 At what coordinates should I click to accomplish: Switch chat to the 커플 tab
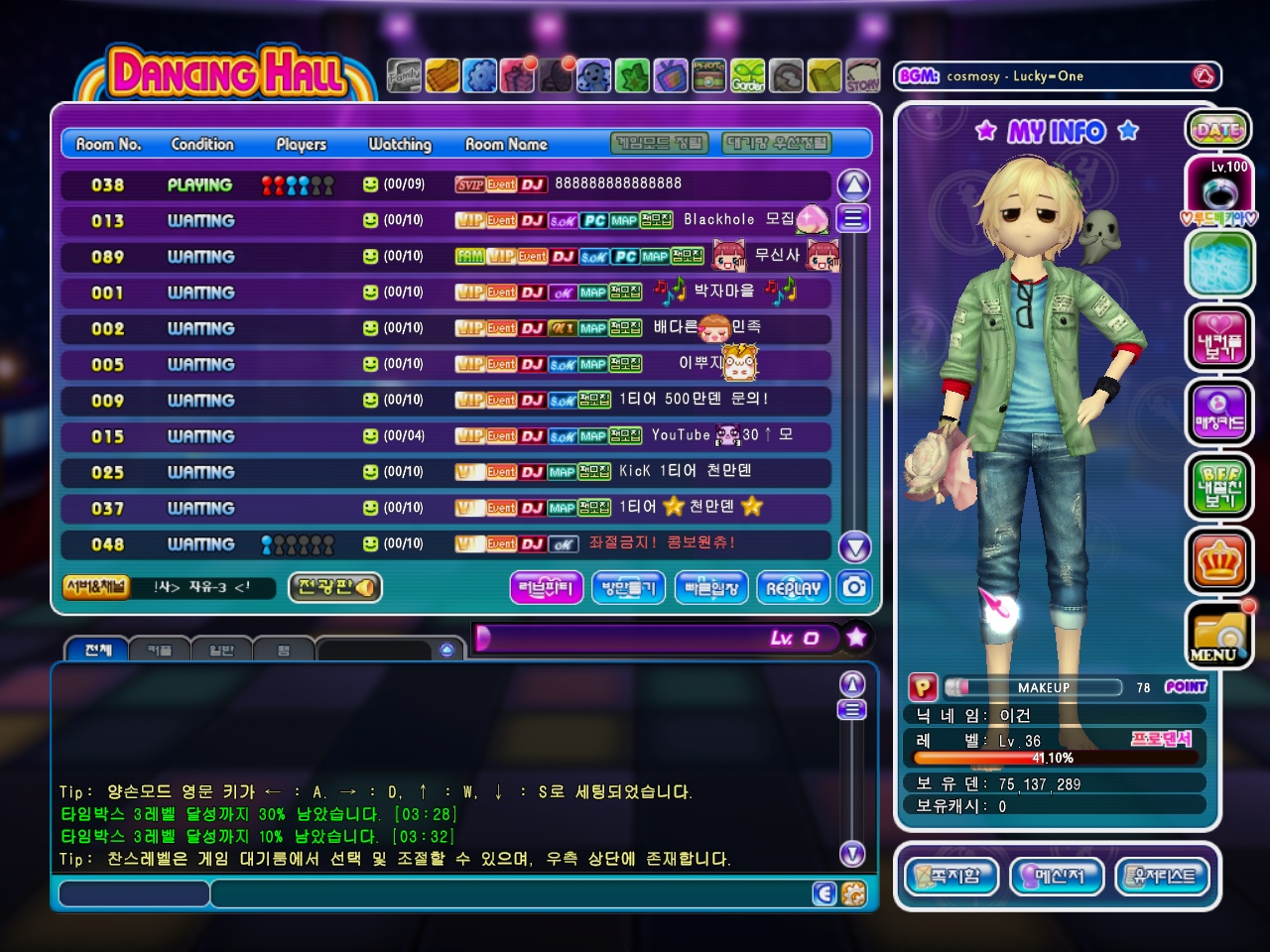click(160, 651)
